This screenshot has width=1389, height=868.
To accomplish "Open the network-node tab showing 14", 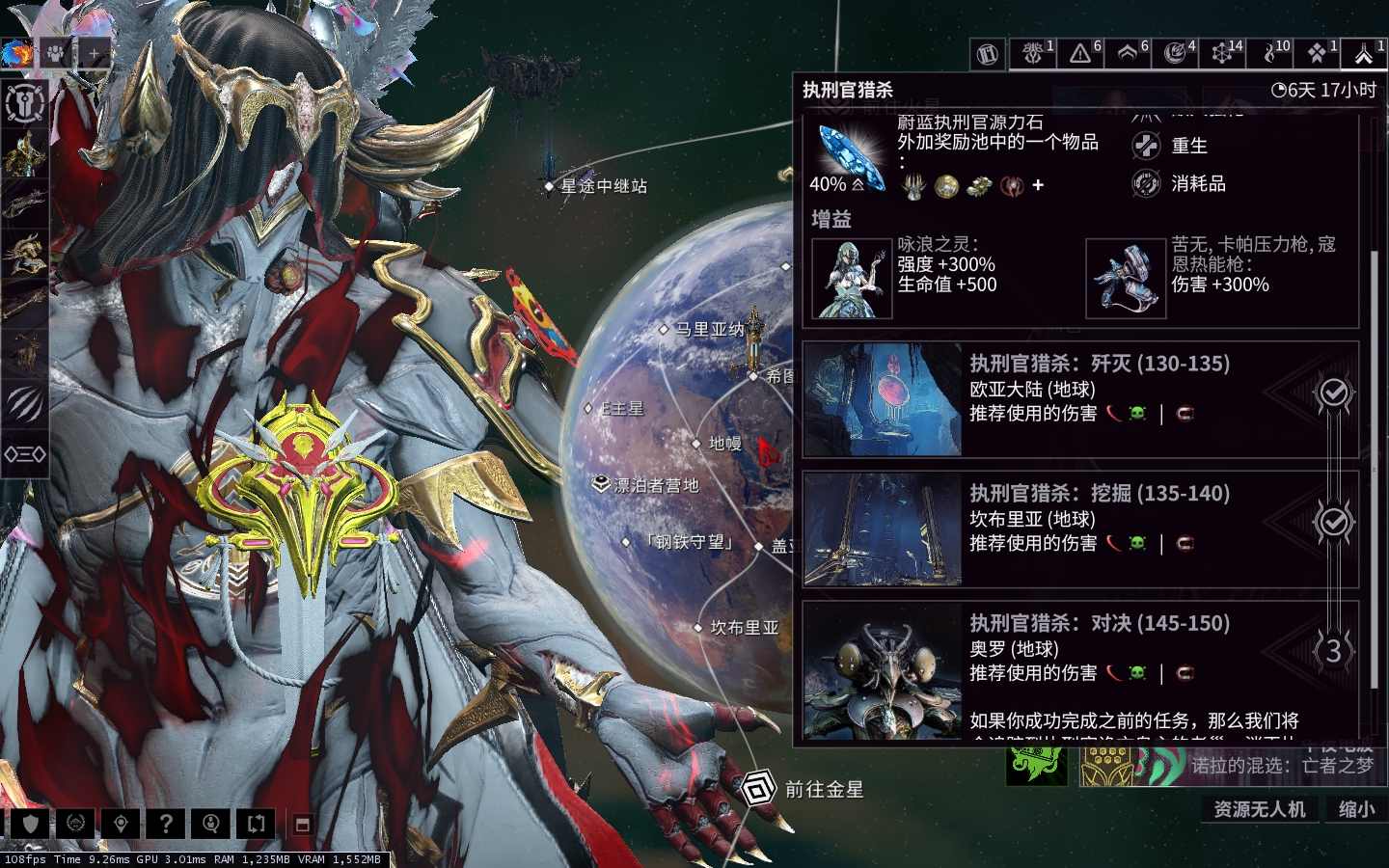I will click(x=1222, y=54).
